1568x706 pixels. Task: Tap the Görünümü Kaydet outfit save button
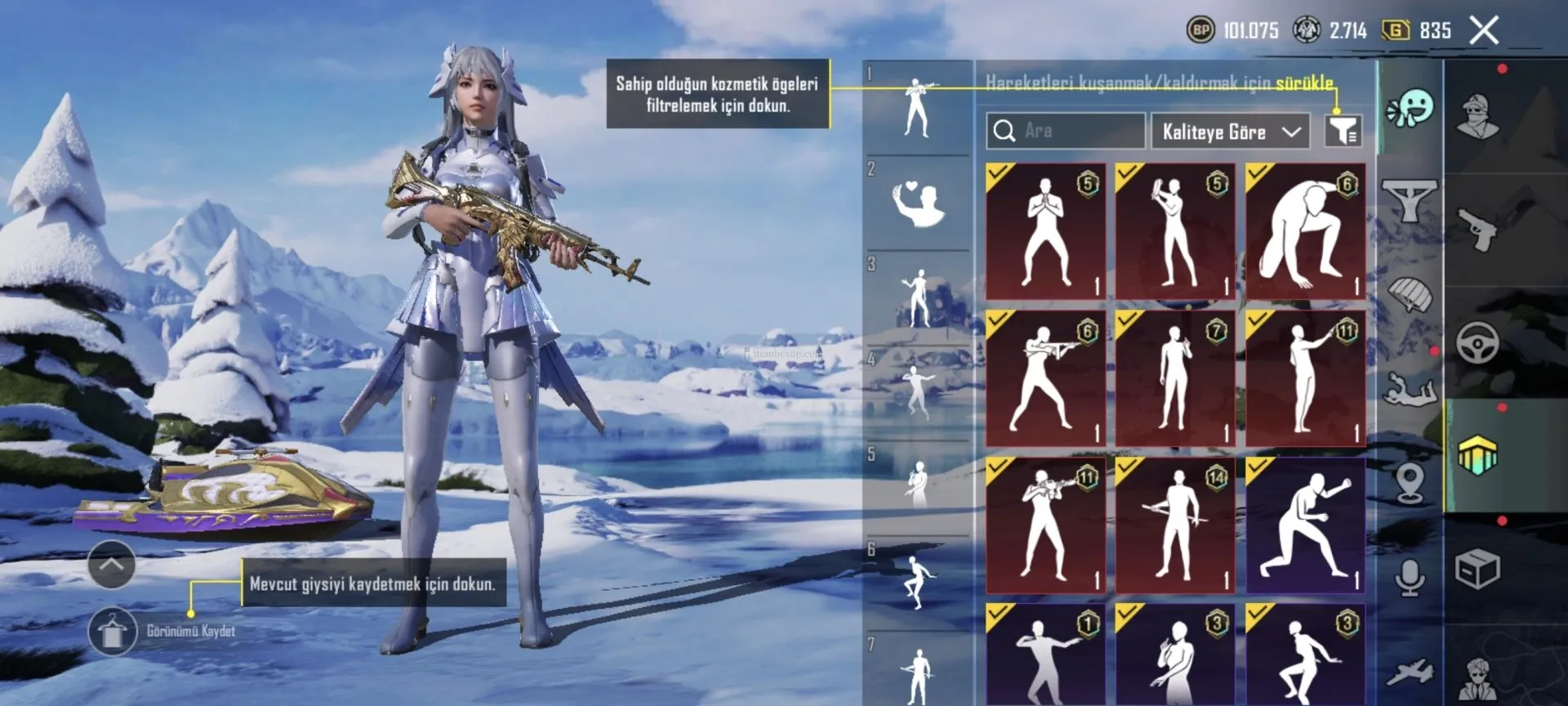(x=113, y=632)
